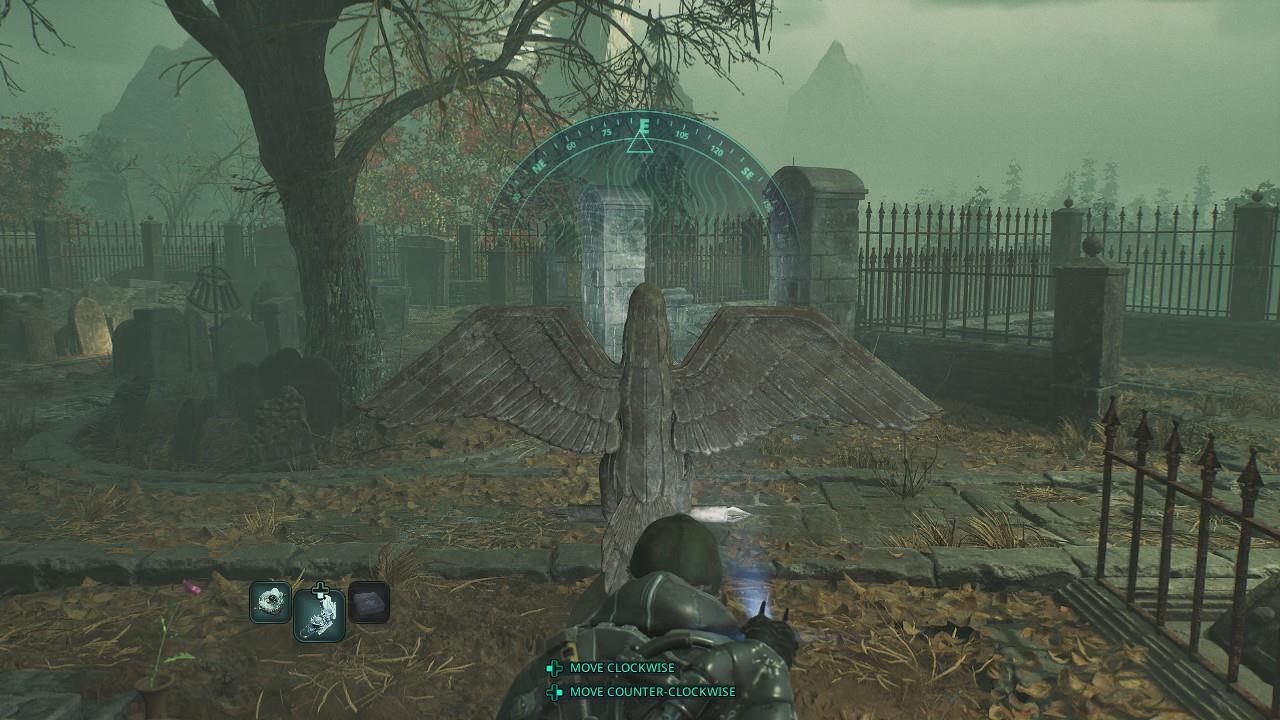
Task: Click the 60 degree mark on the compass
Action: pyautogui.click(x=571, y=145)
